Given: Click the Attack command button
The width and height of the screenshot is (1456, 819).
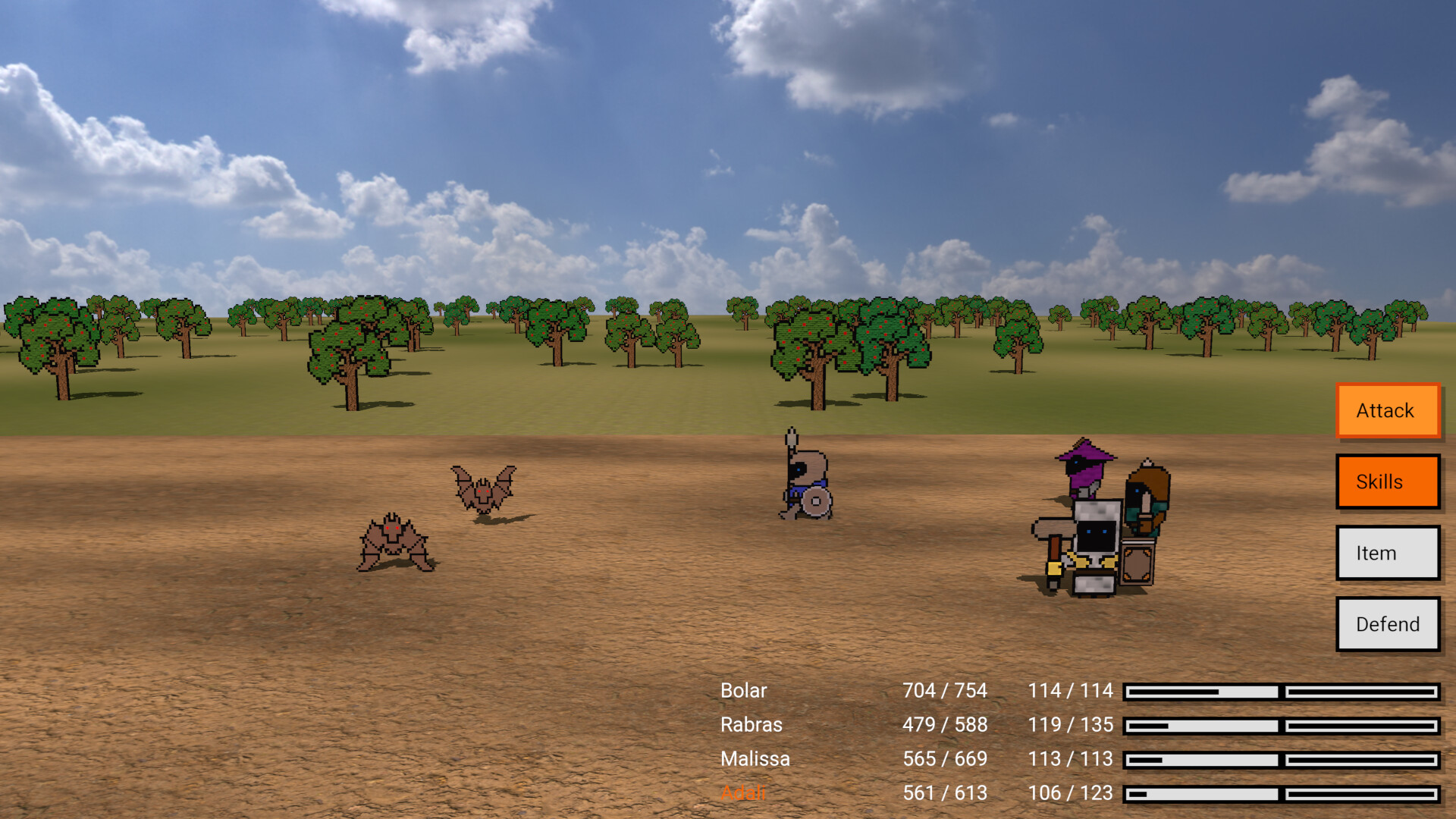Looking at the screenshot, I should point(1387,410).
